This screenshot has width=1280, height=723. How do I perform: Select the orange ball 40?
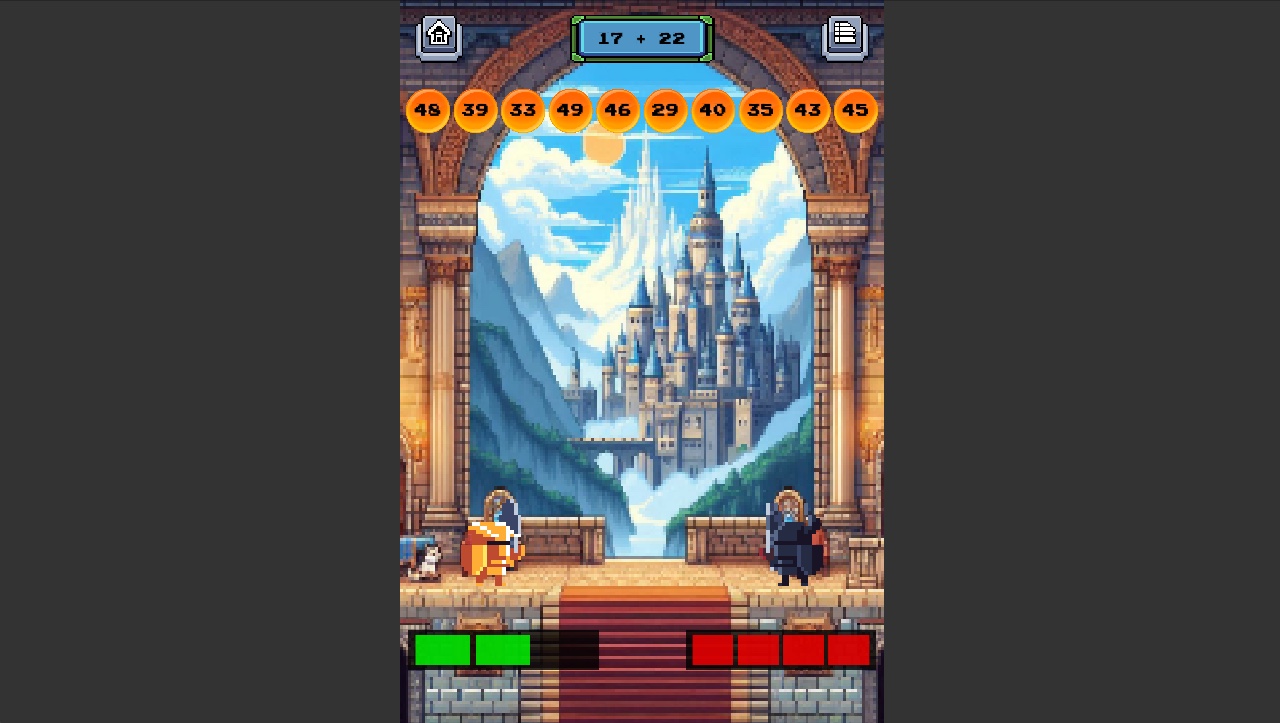(x=713, y=110)
